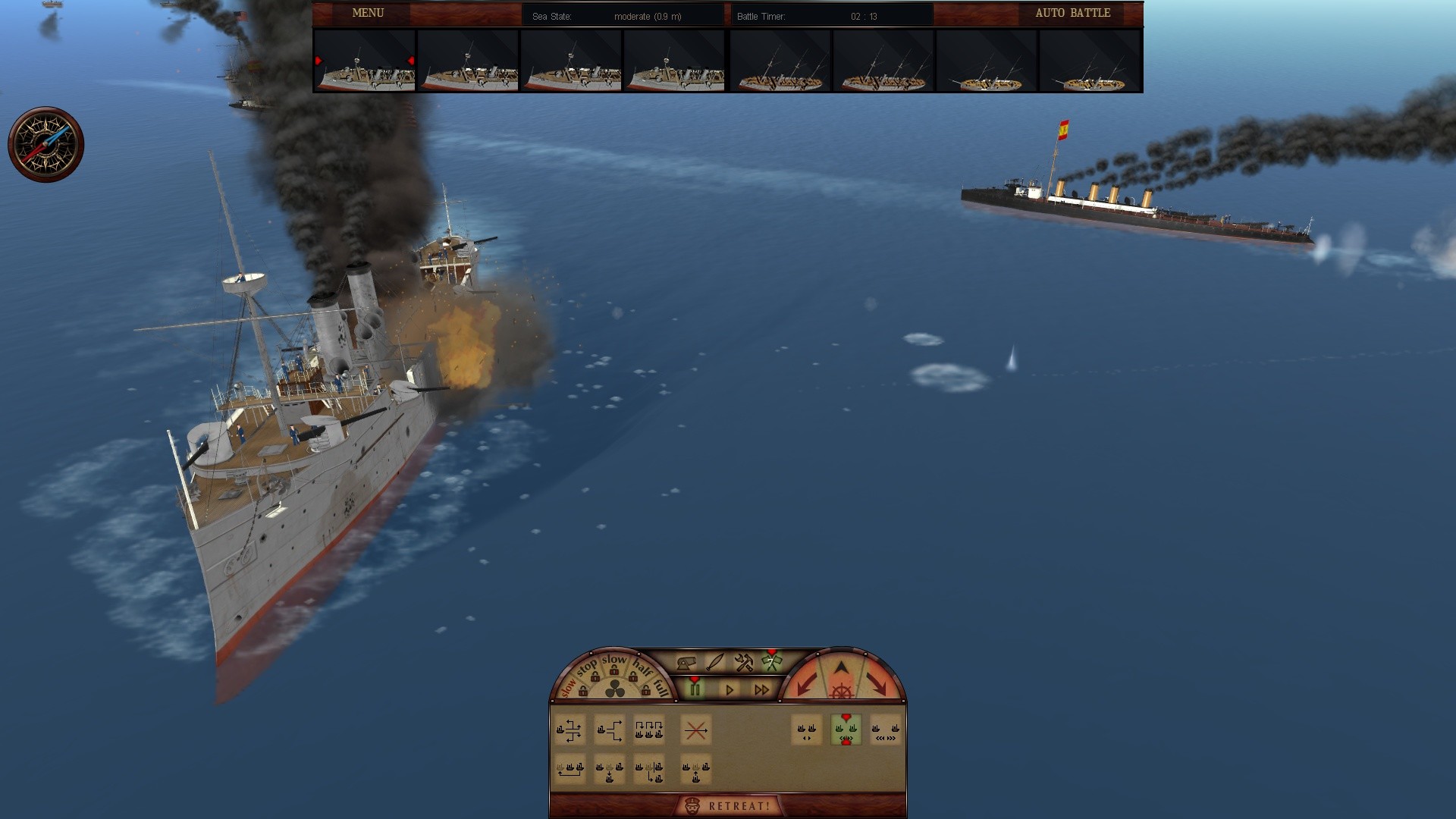Select the guns fire order icon

pyautogui.click(x=686, y=664)
